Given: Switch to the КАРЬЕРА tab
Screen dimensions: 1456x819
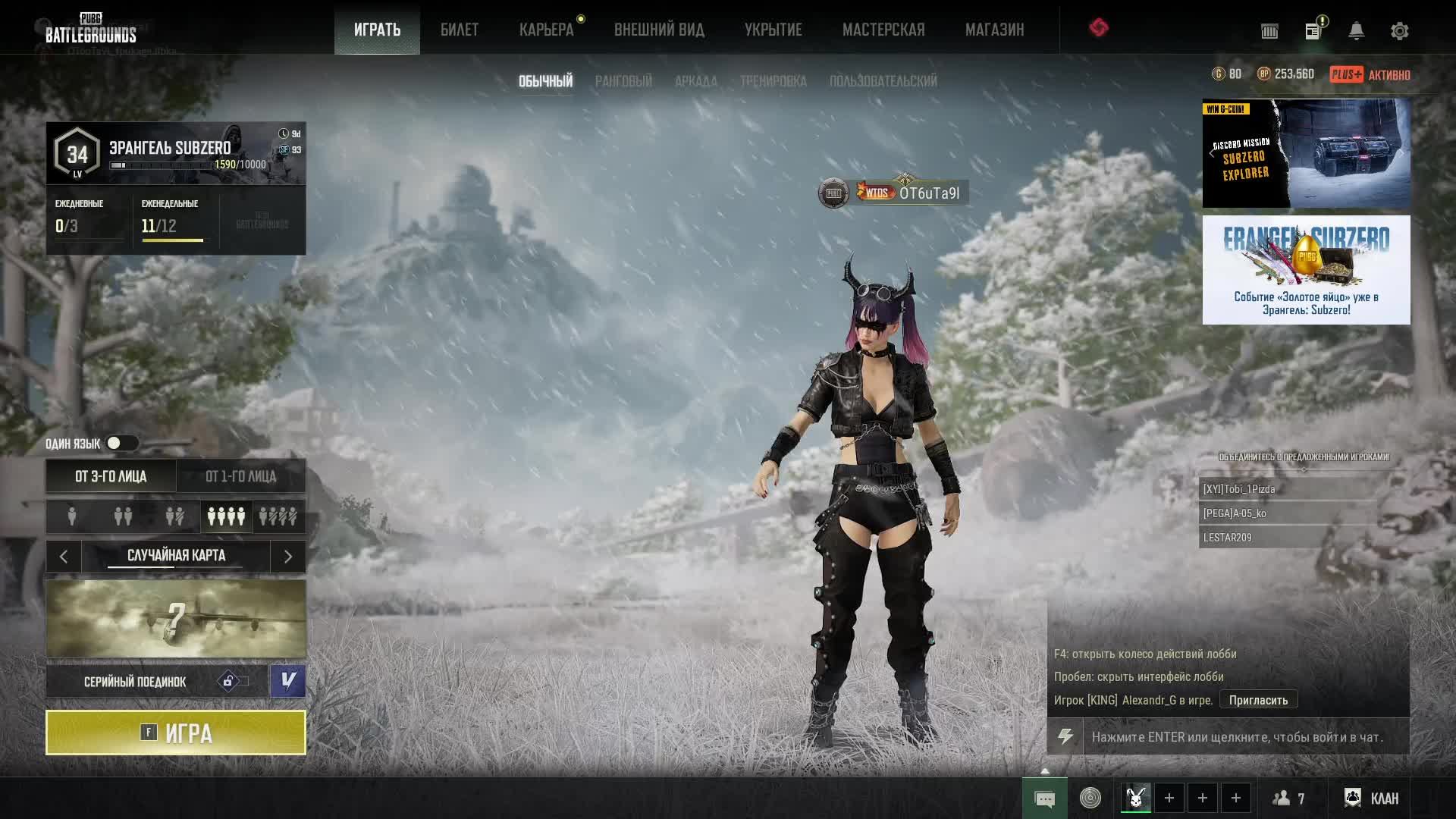Looking at the screenshot, I should coord(546,30).
